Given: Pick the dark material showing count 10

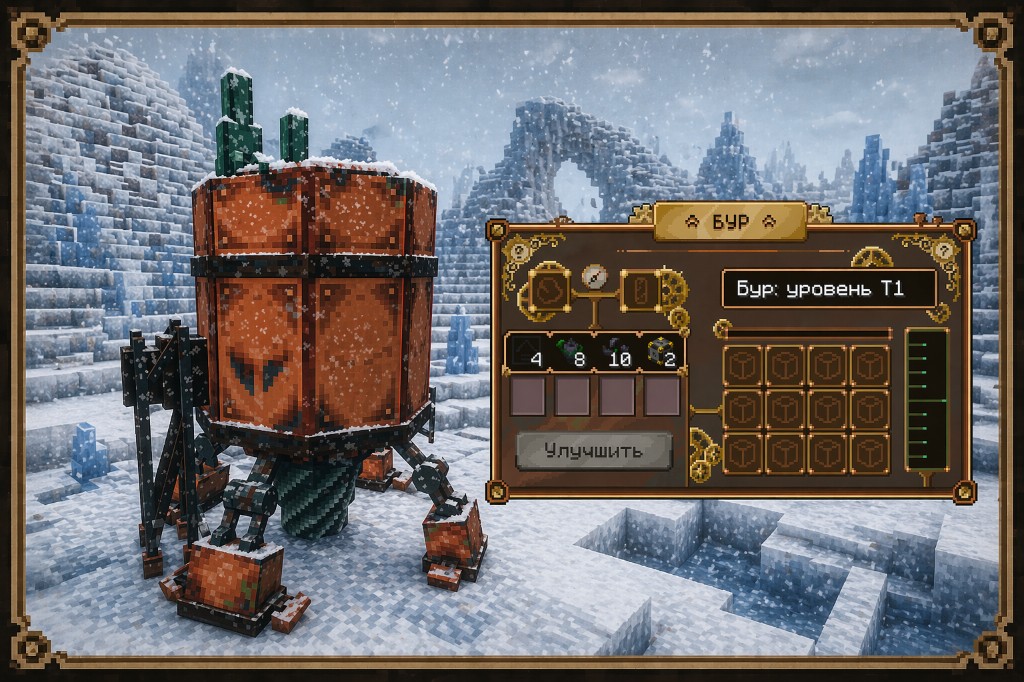Looking at the screenshot, I should [618, 353].
